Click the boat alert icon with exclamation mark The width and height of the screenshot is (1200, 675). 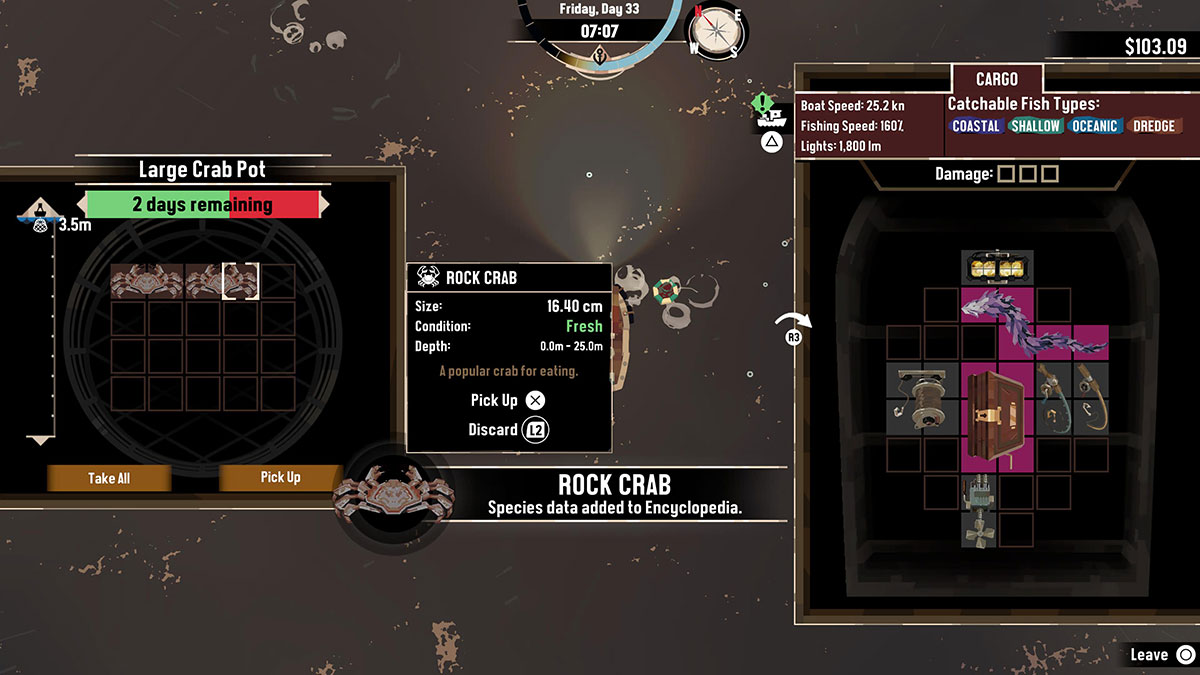[768, 110]
